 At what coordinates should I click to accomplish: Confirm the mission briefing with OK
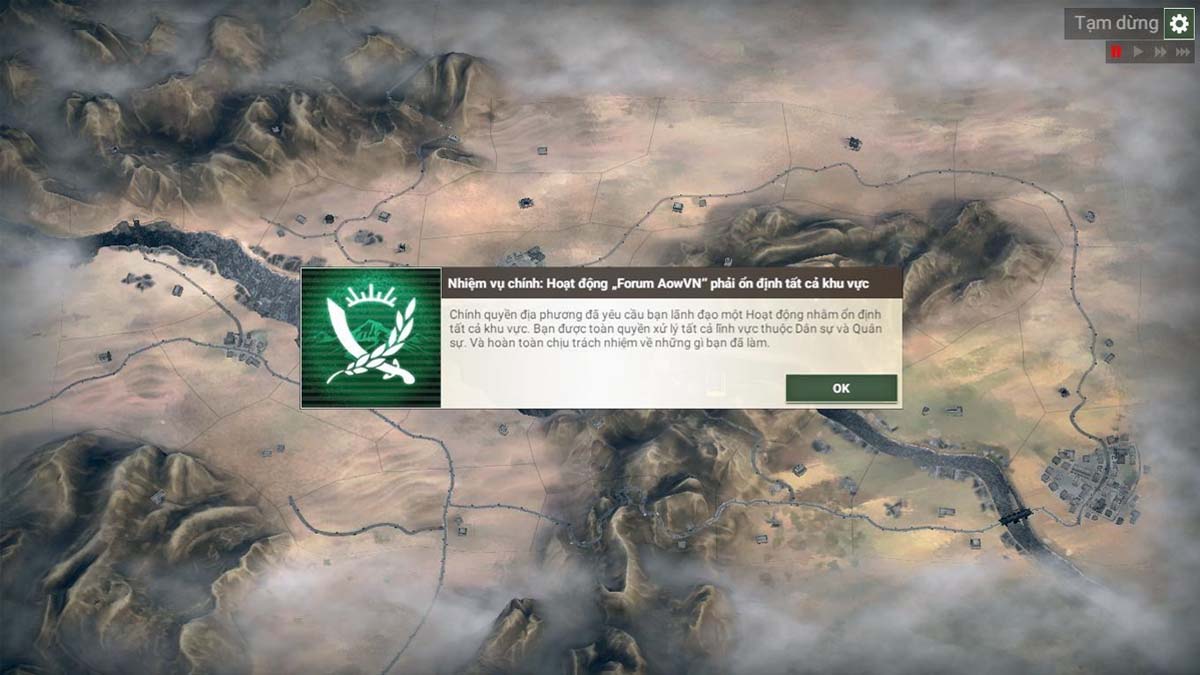pos(841,388)
